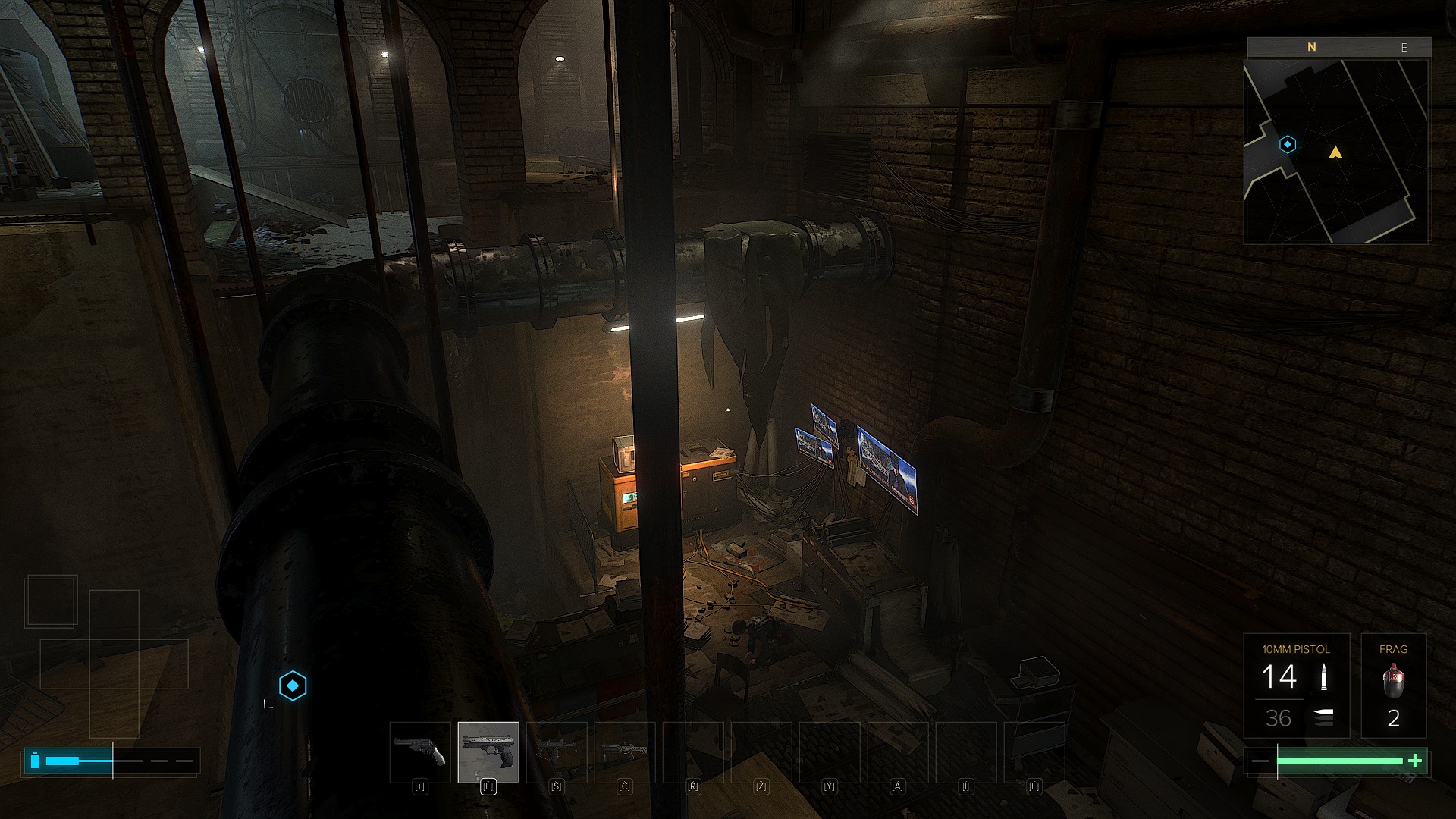Select the Frag grenade icon
This screenshot has width=1456, height=819.
click(x=1393, y=680)
